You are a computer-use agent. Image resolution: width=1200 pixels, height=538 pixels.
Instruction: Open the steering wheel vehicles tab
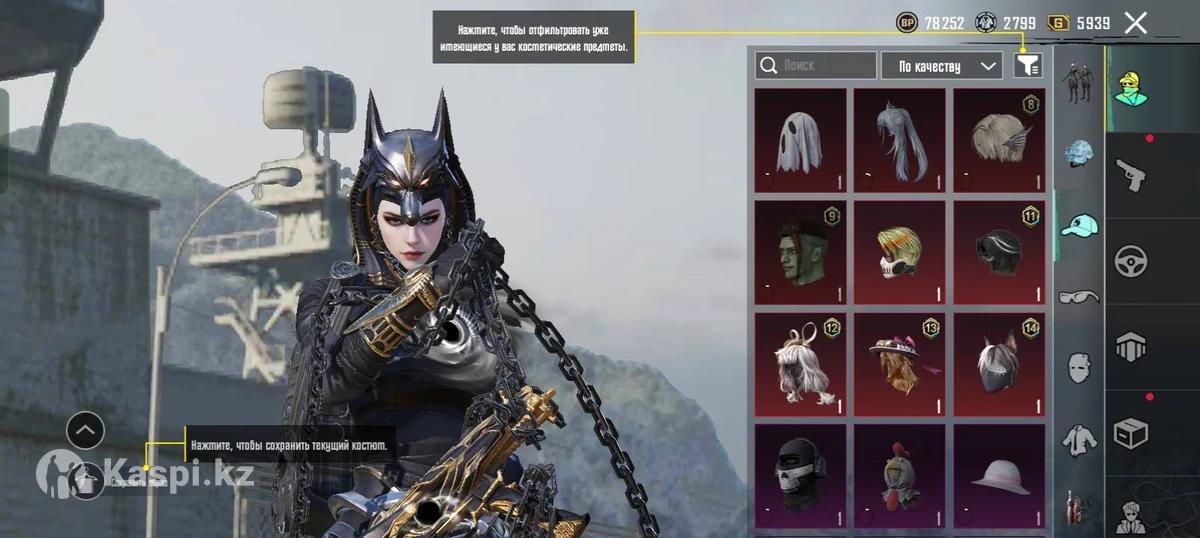1131,259
